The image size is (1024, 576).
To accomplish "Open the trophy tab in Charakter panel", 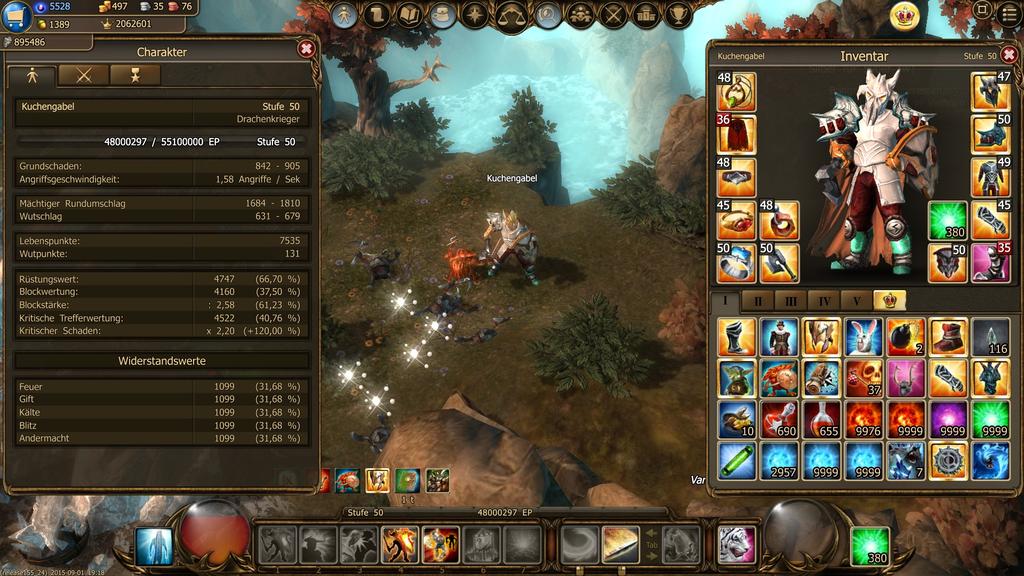I will (135, 75).
